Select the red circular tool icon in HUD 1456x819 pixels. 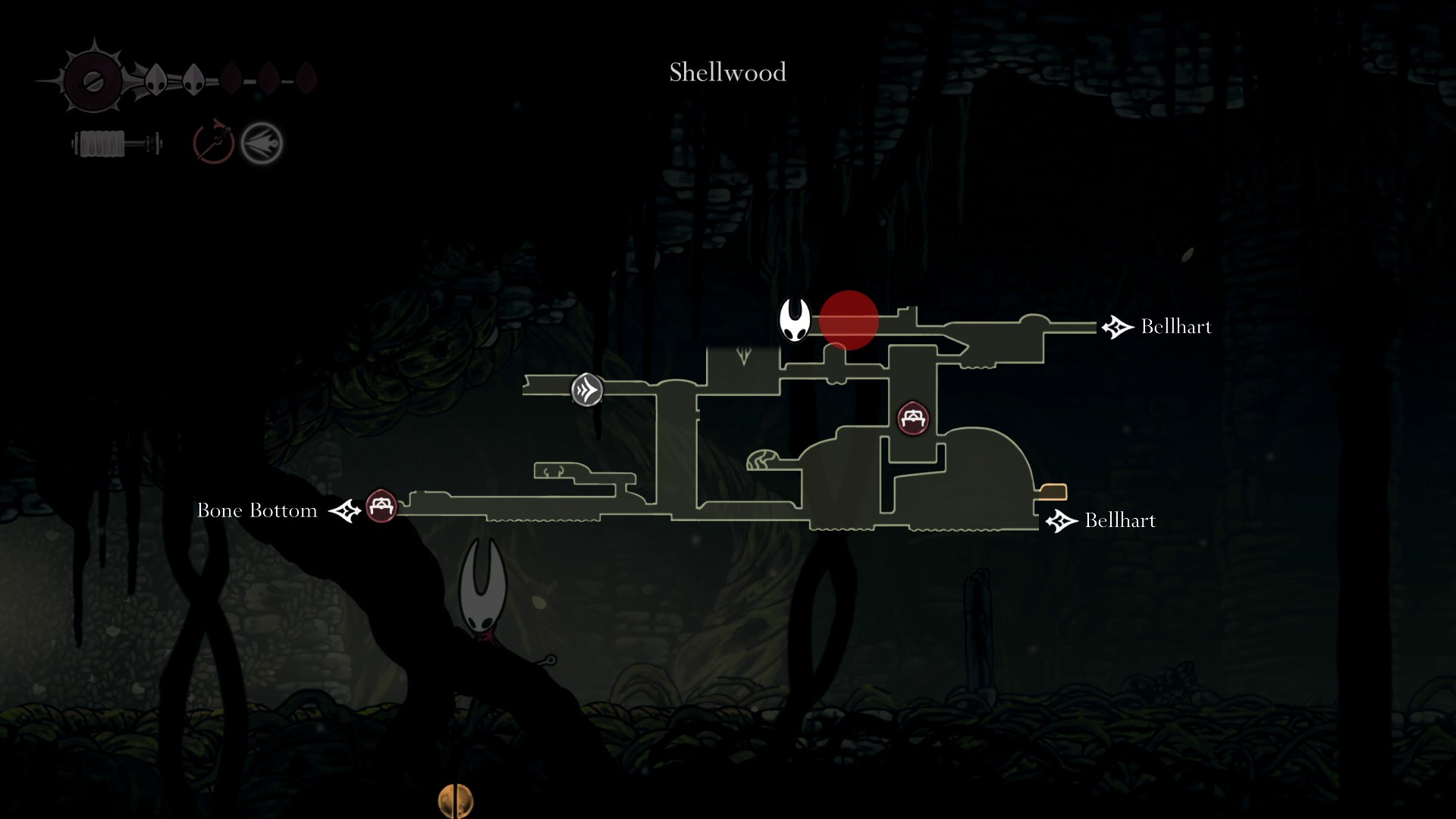[213, 142]
